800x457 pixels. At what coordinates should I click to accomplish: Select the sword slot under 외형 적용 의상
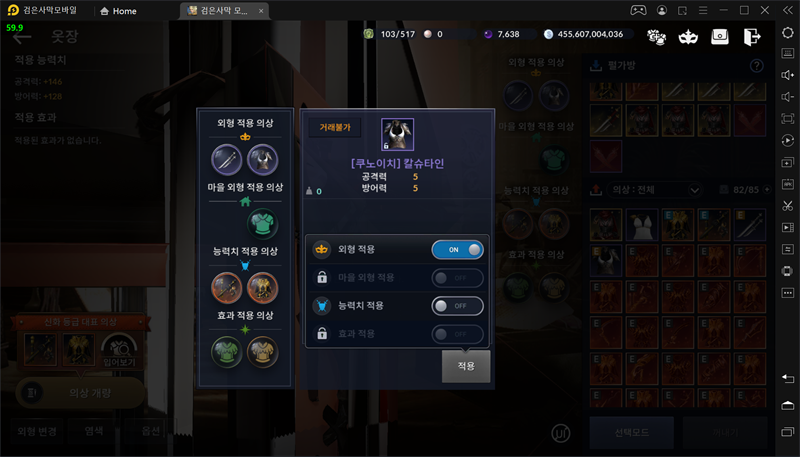[x=227, y=160]
